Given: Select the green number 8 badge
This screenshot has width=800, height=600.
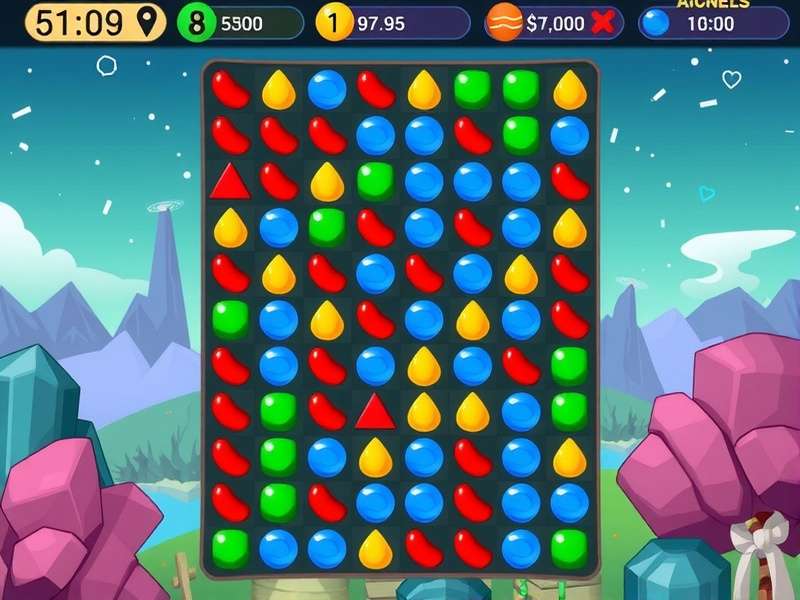Looking at the screenshot, I should click(197, 23).
